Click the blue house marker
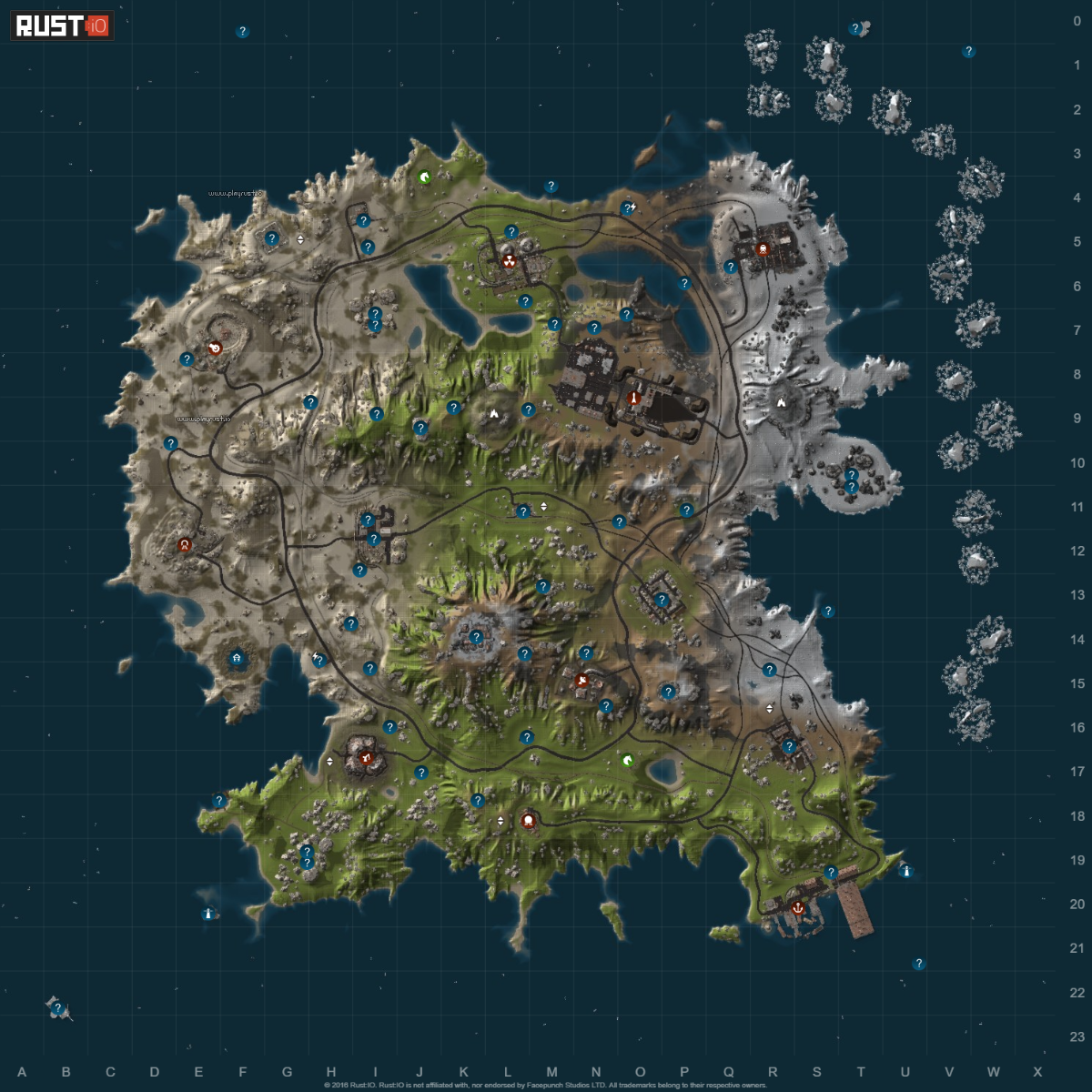 click(x=238, y=657)
